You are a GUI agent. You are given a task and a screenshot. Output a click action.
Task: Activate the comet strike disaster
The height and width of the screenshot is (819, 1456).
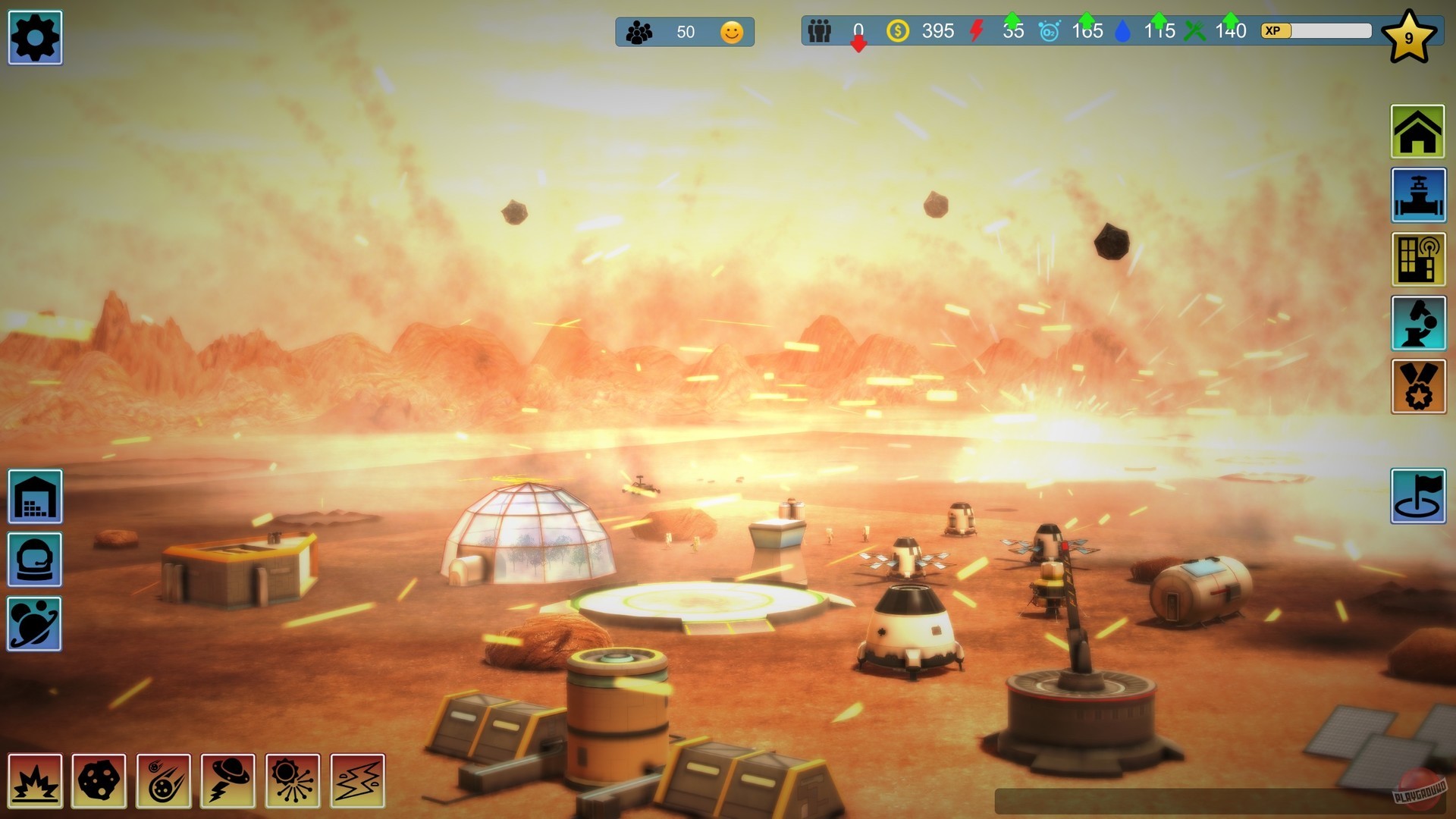click(165, 780)
